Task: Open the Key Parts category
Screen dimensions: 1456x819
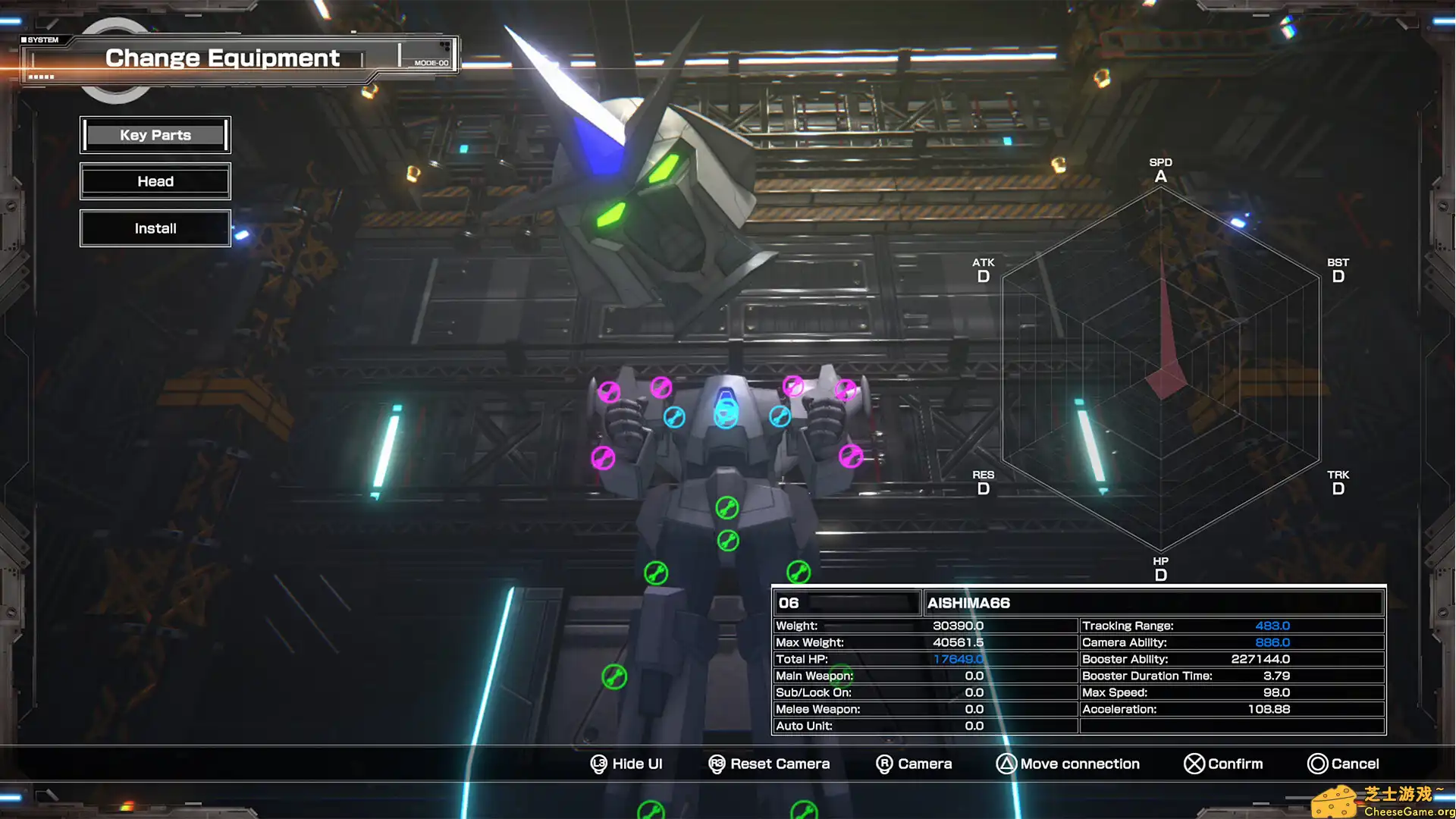Action: (155, 134)
